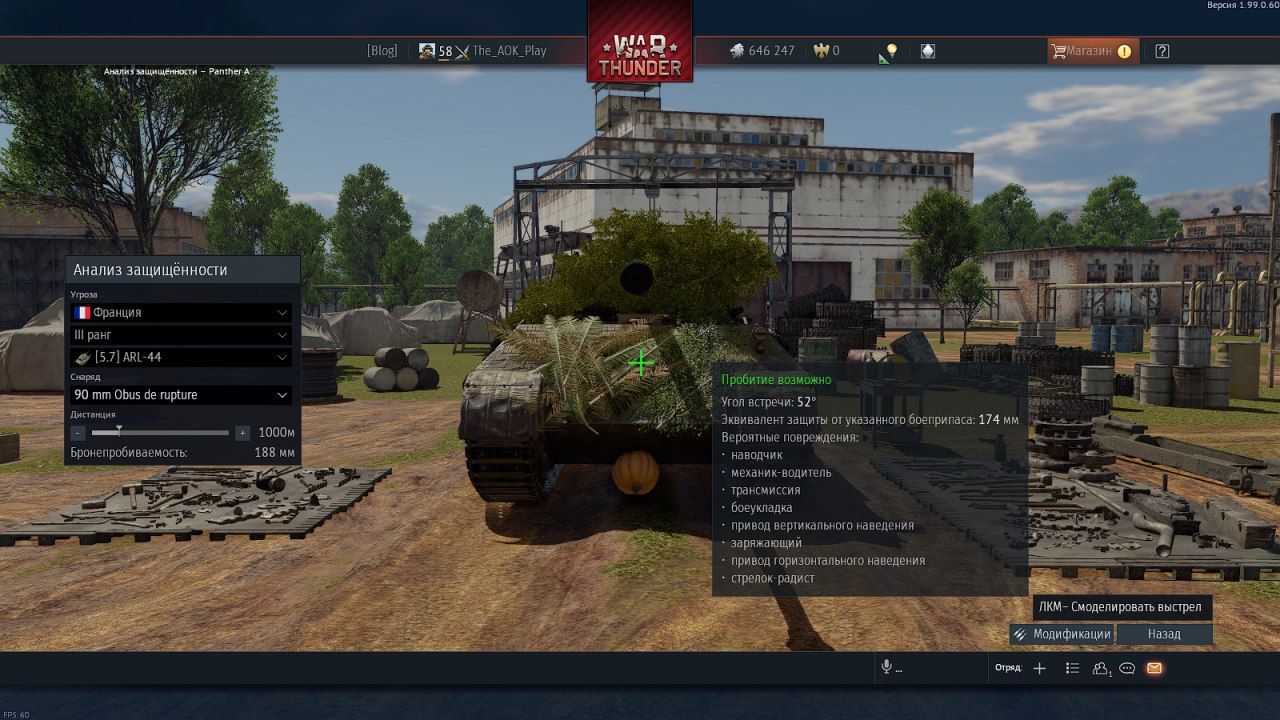This screenshot has height=720, width=1280.
Task: Open the Франция threat country dropdown
Action: (x=180, y=312)
